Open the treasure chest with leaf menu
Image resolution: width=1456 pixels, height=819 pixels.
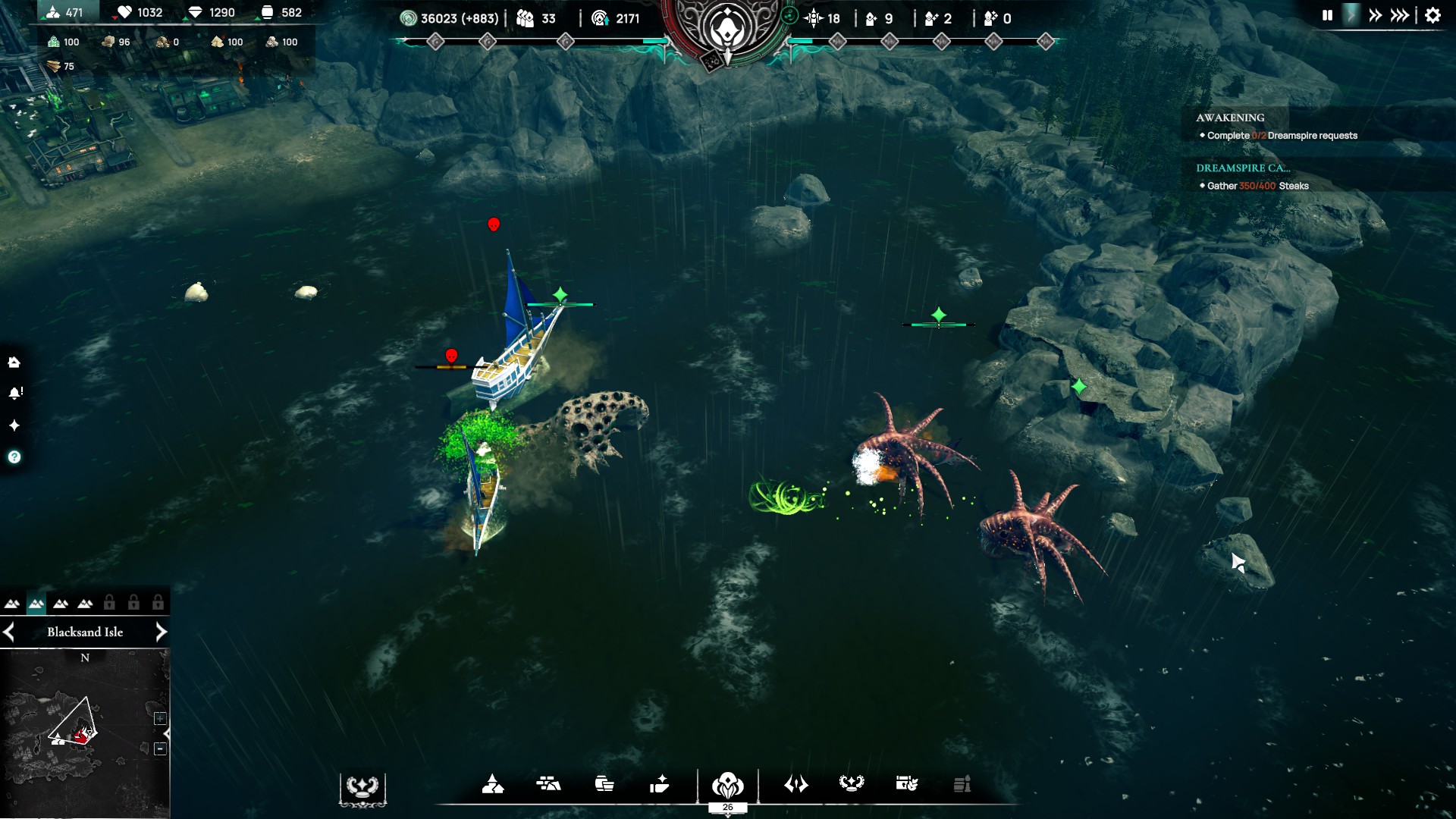click(x=907, y=784)
